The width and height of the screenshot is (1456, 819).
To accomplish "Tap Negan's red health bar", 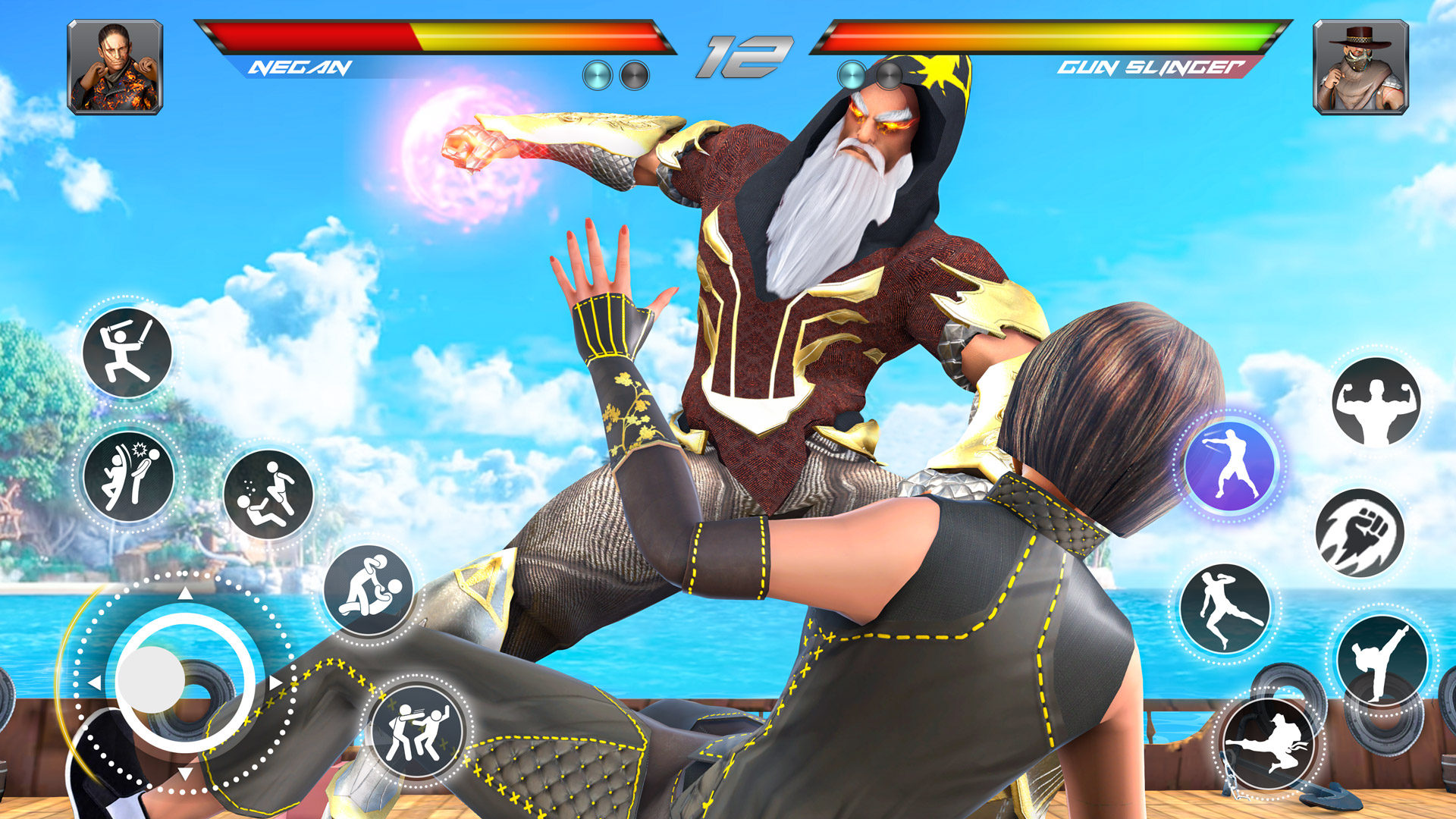I will (x=318, y=36).
